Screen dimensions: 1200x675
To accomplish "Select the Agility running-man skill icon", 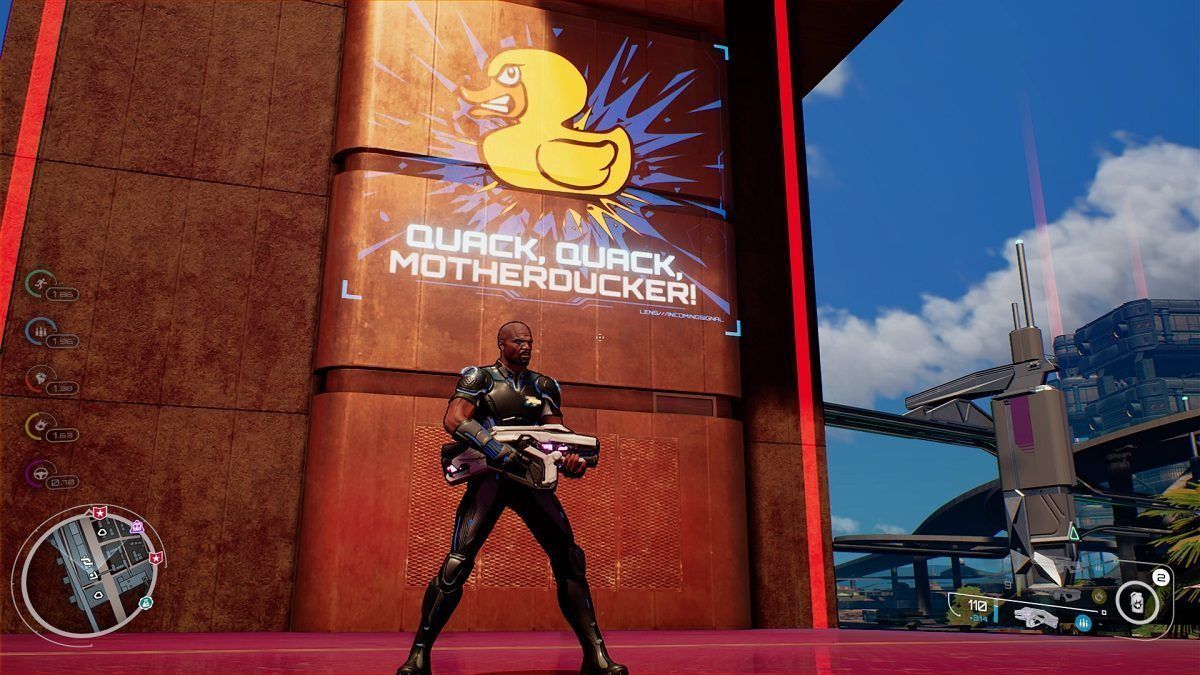I will (x=39, y=280).
